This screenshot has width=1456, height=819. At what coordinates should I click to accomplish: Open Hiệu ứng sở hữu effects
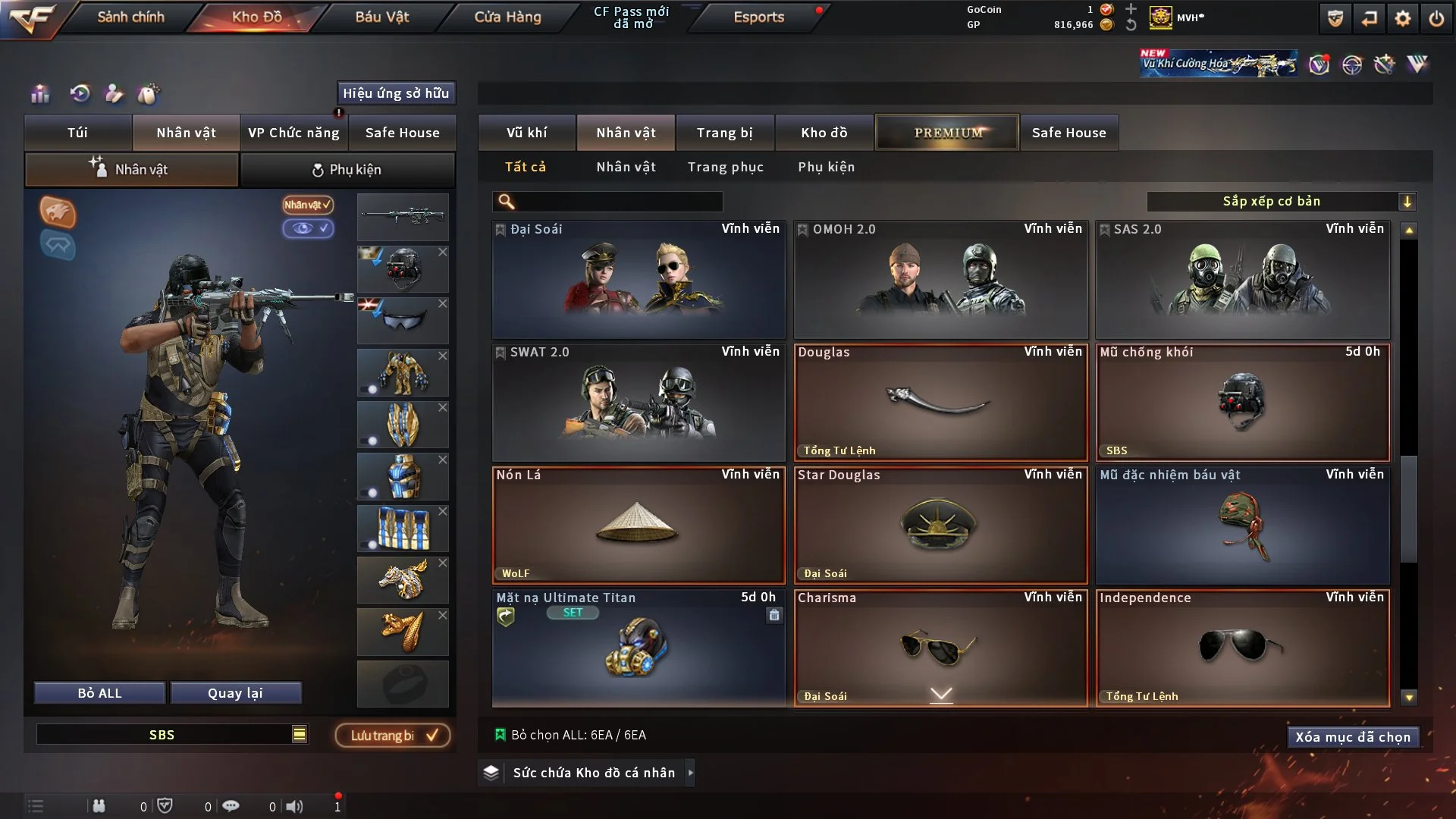pos(395,93)
